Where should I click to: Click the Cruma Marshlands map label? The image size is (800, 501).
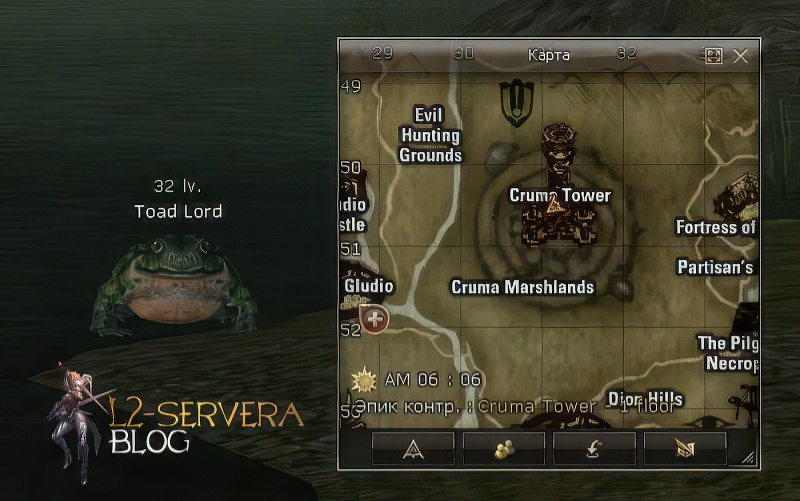pyautogui.click(x=523, y=287)
